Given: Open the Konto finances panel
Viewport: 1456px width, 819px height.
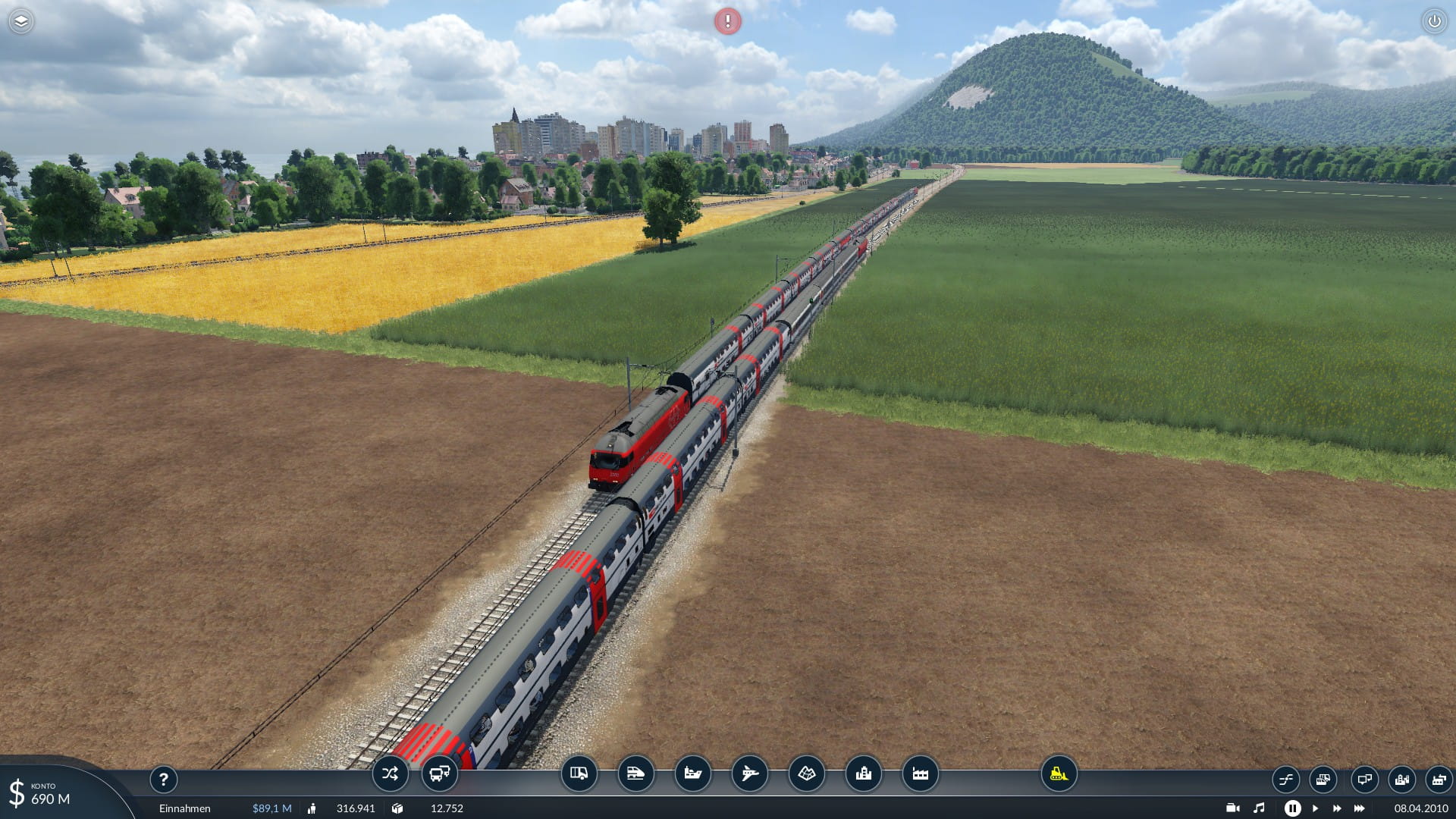Looking at the screenshot, I should point(45,794).
